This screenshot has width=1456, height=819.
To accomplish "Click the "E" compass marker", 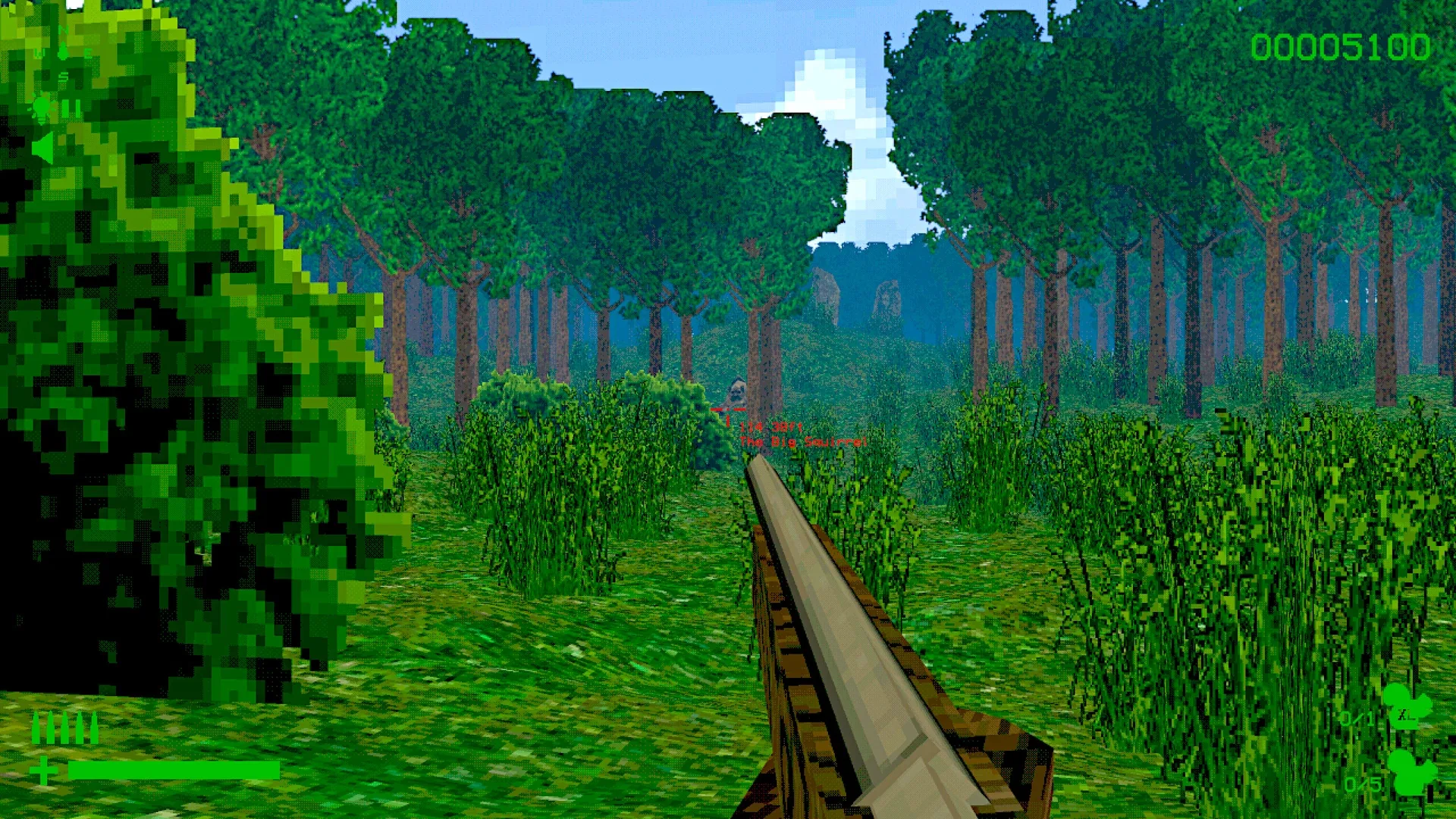I will click(88, 52).
